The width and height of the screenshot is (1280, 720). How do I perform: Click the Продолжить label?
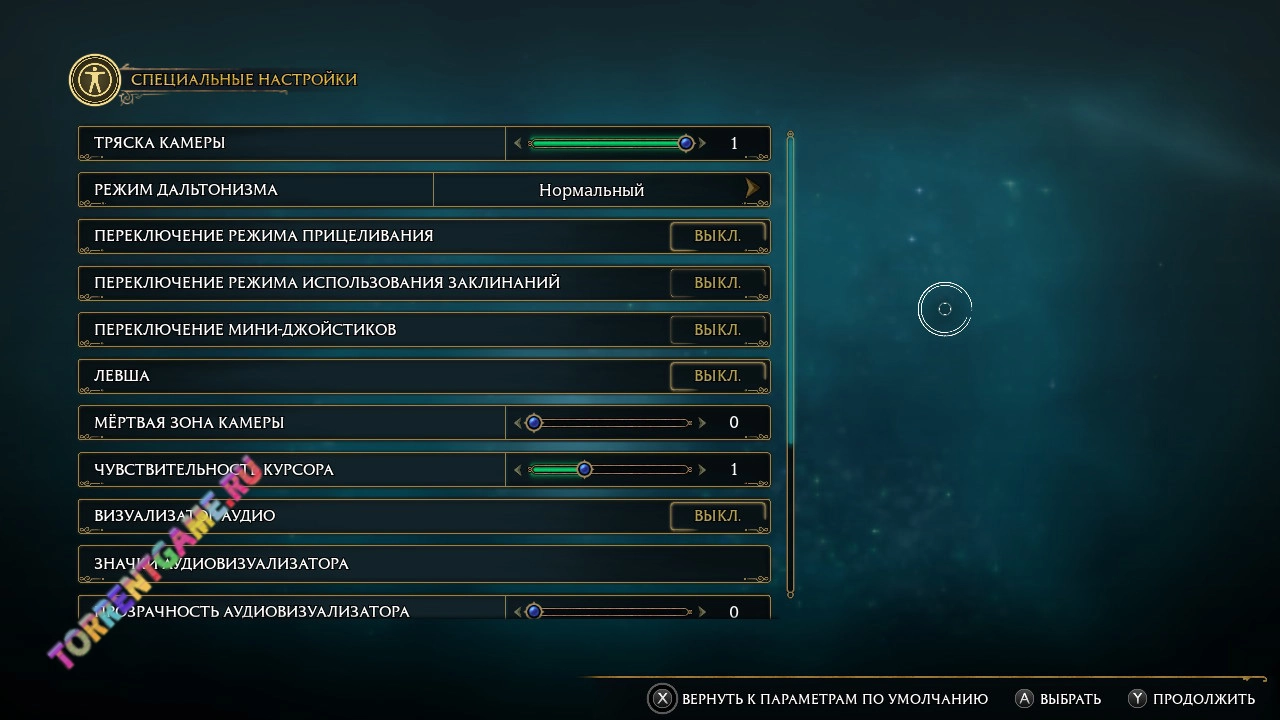pos(1203,699)
